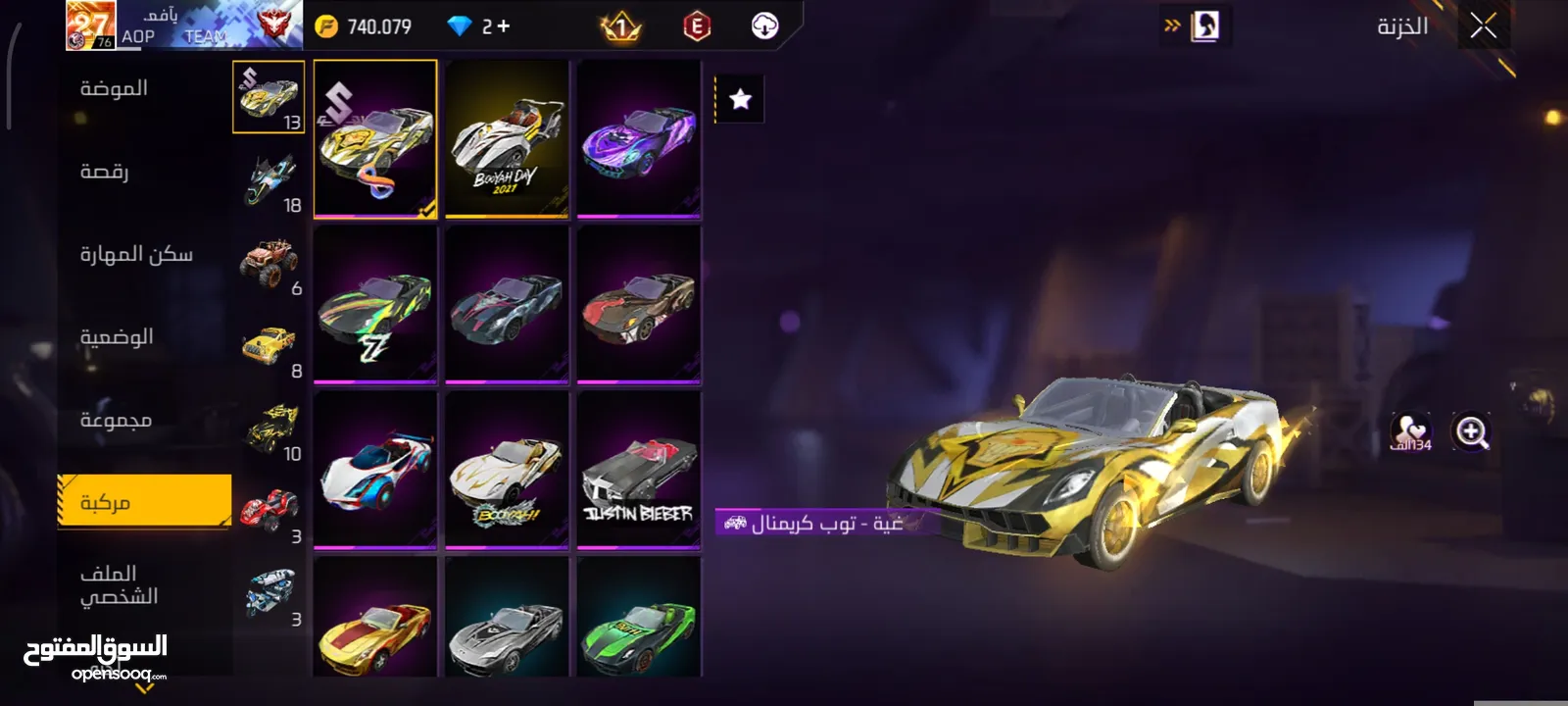Switch to the مجموعة category
Image resolution: width=1568 pixels, height=706 pixels.
point(116,421)
